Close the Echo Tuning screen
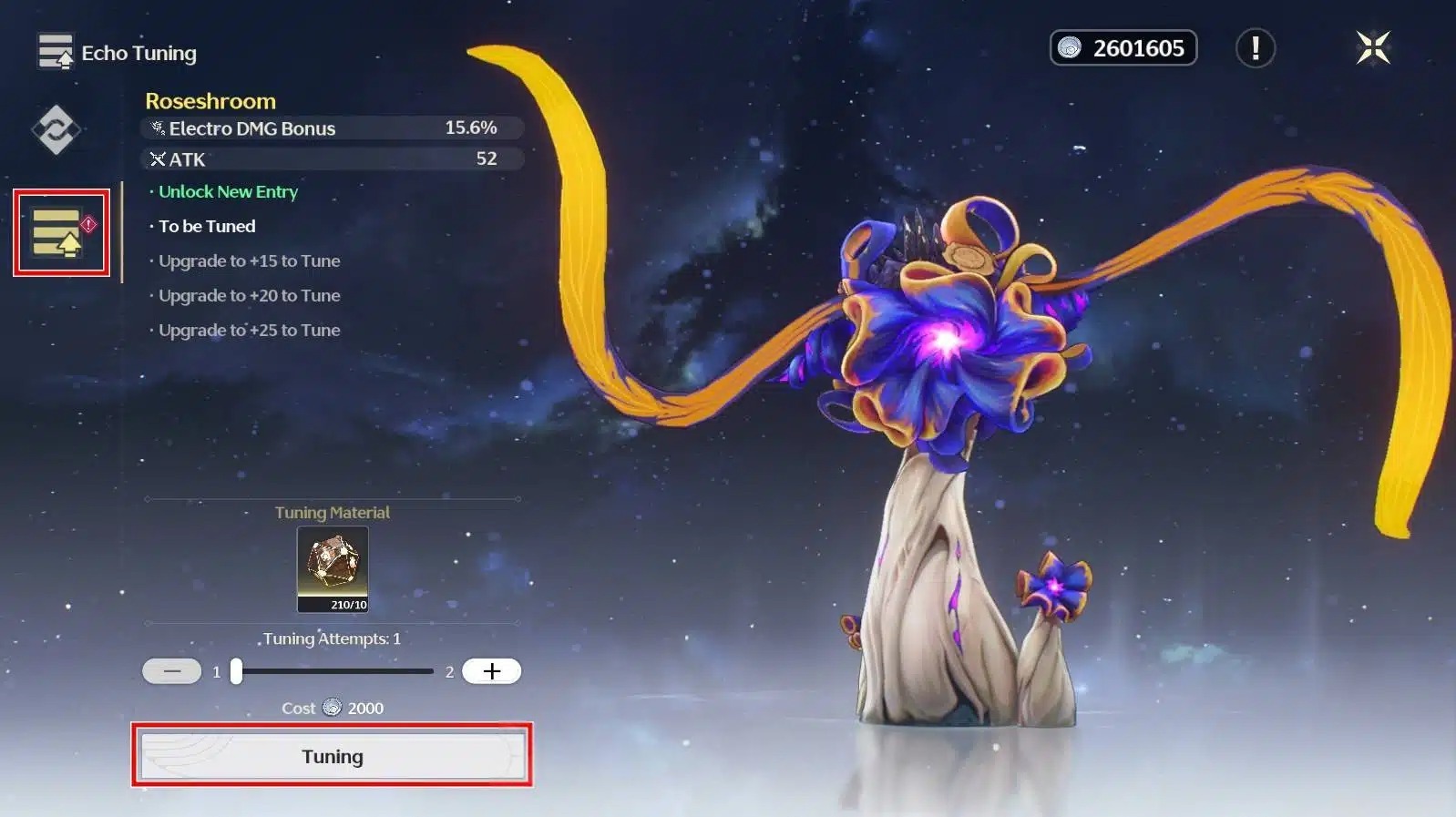Screen dimensions: 1456x817 click(1372, 47)
